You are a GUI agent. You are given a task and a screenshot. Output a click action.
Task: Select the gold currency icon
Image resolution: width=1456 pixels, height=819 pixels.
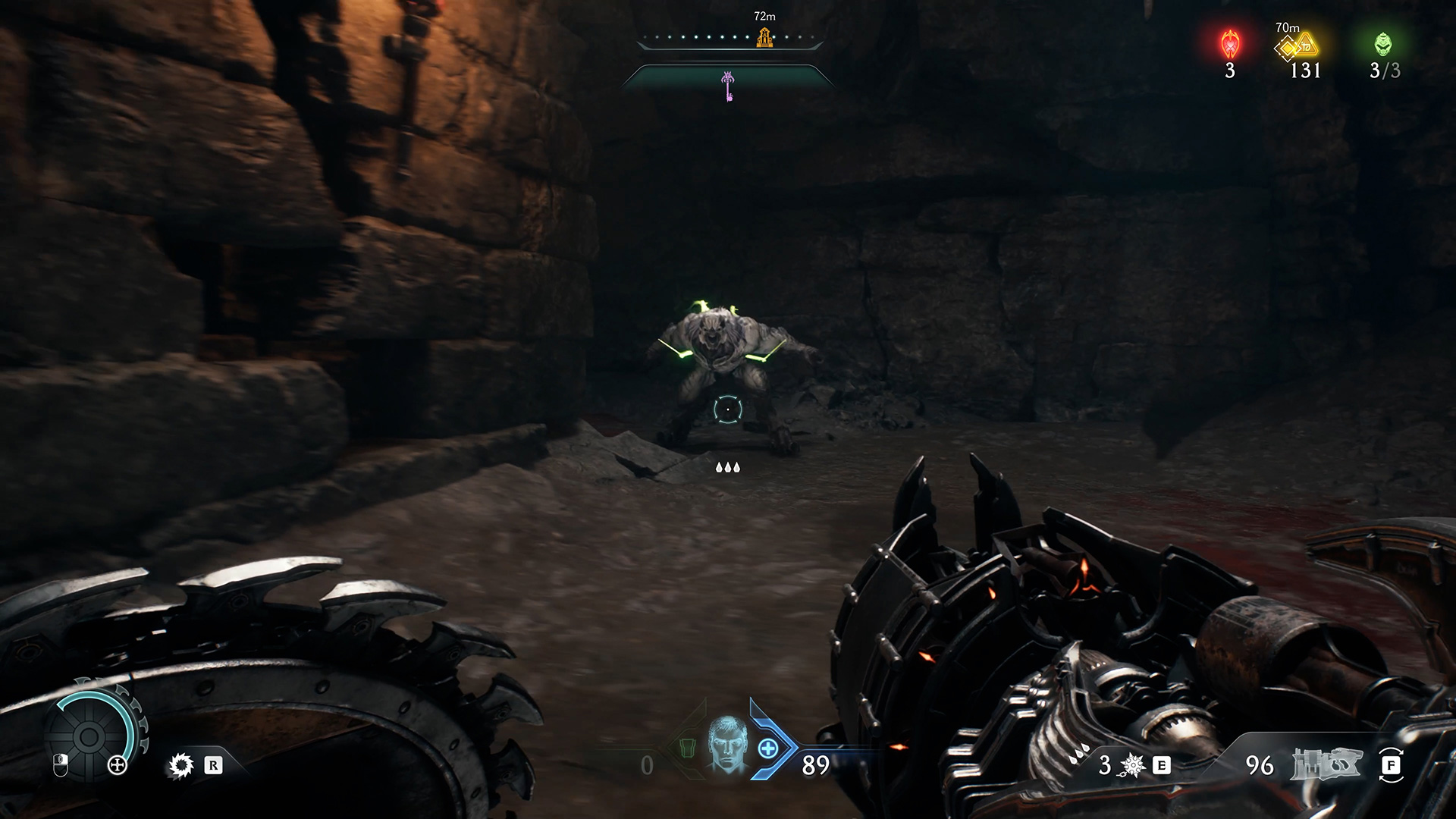pyautogui.click(x=1297, y=47)
